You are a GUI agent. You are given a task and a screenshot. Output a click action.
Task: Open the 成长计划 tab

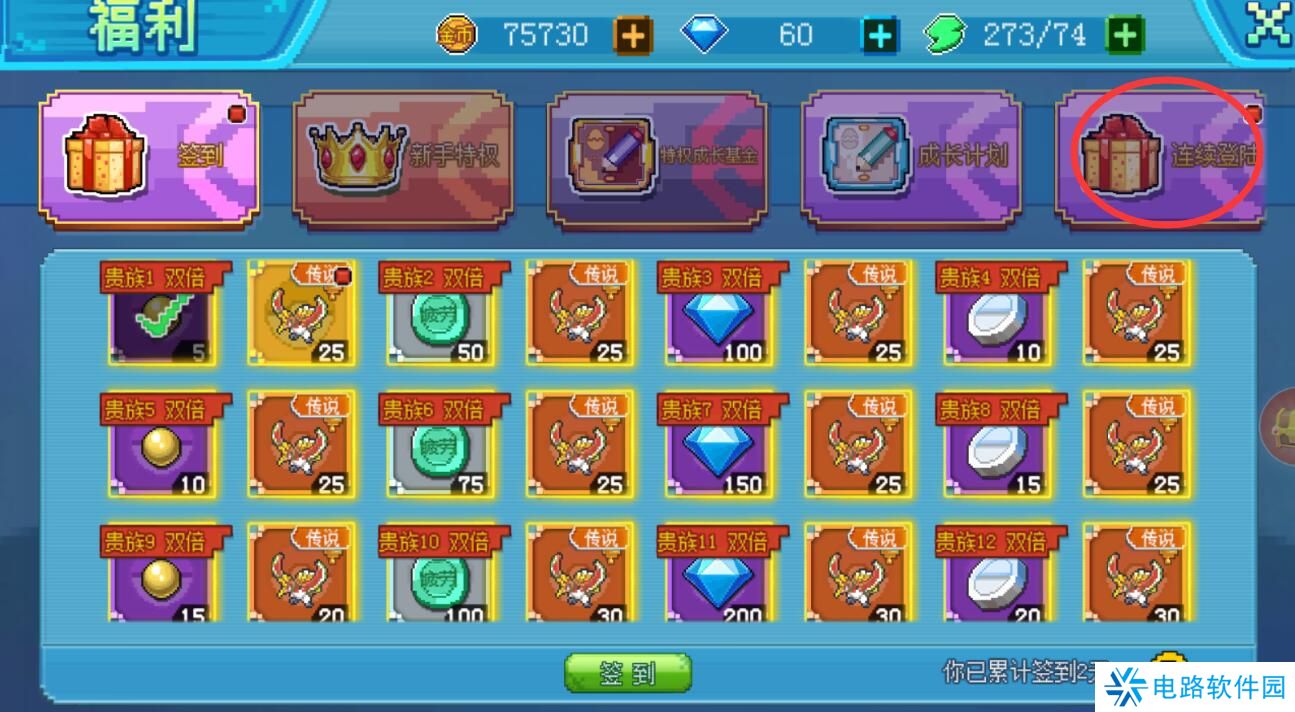click(911, 157)
